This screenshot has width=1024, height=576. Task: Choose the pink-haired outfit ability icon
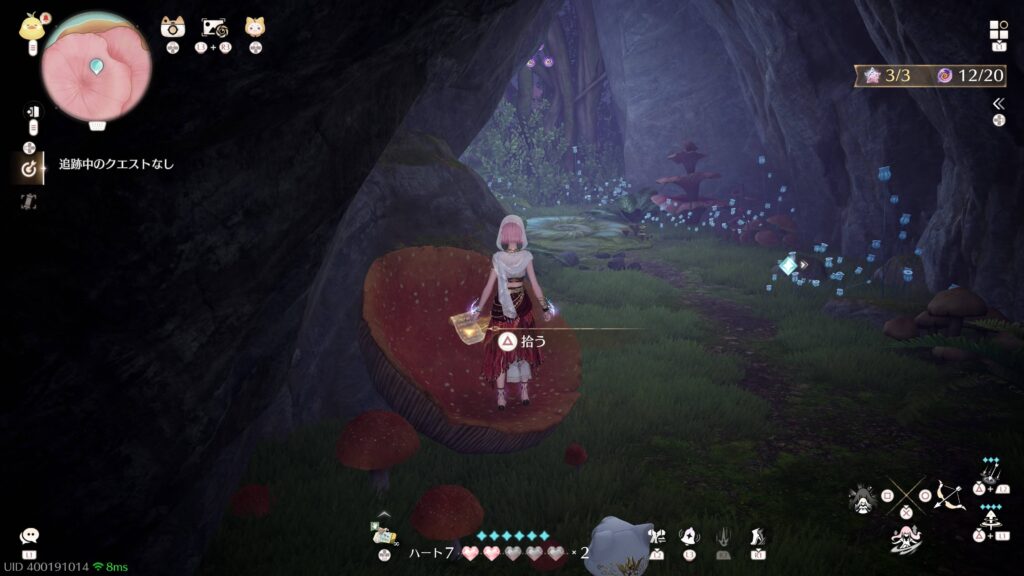pyautogui.click(x=904, y=538)
